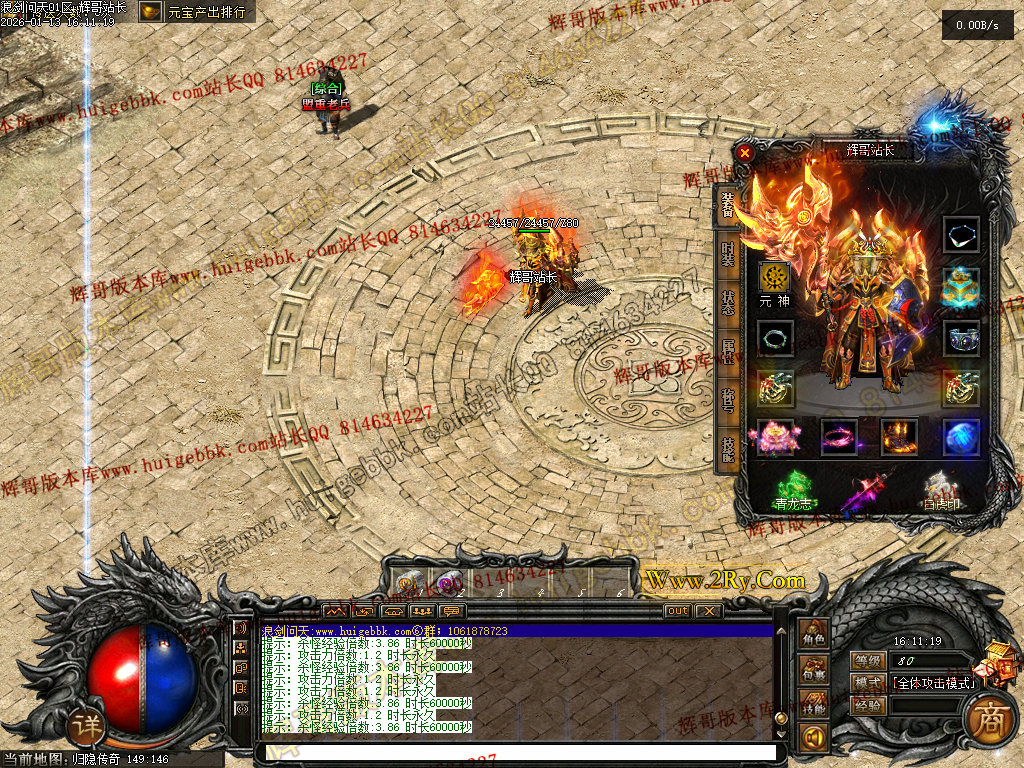
Task: Open the 商 shop button
Action: pyautogui.click(x=990, y=723)
